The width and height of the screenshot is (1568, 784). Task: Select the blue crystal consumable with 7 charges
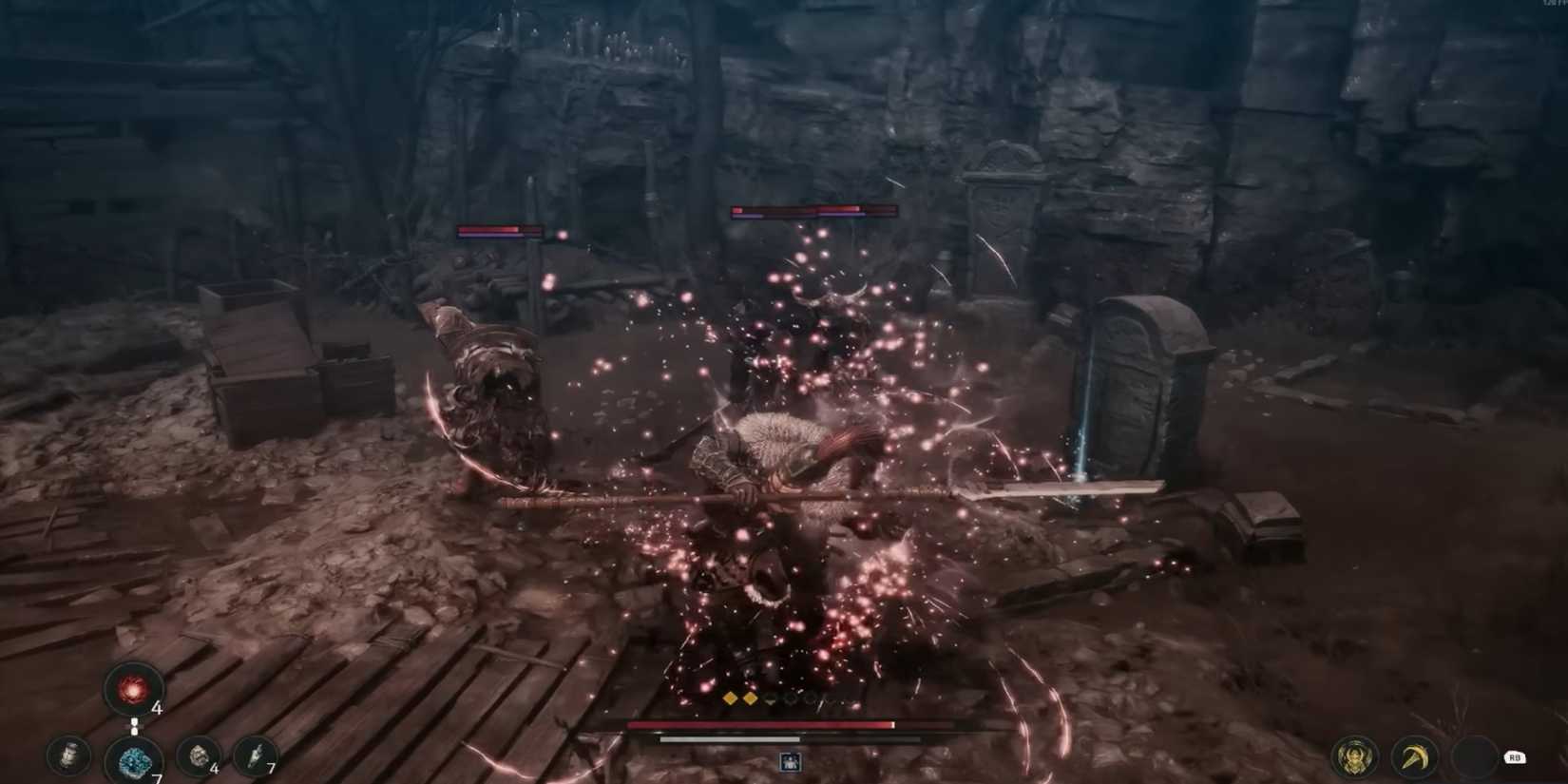click(132, 760)
